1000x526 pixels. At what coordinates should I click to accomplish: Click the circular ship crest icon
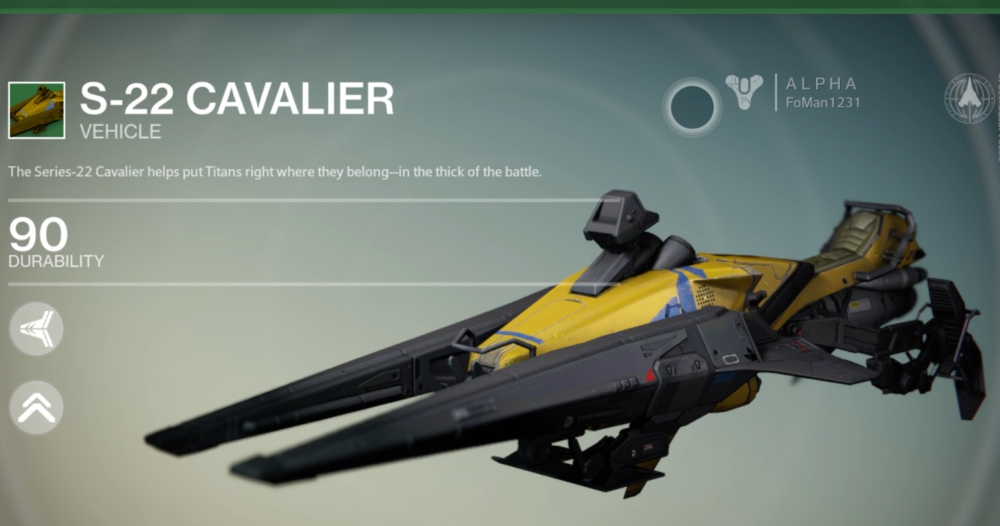click(x=968, y=98)
